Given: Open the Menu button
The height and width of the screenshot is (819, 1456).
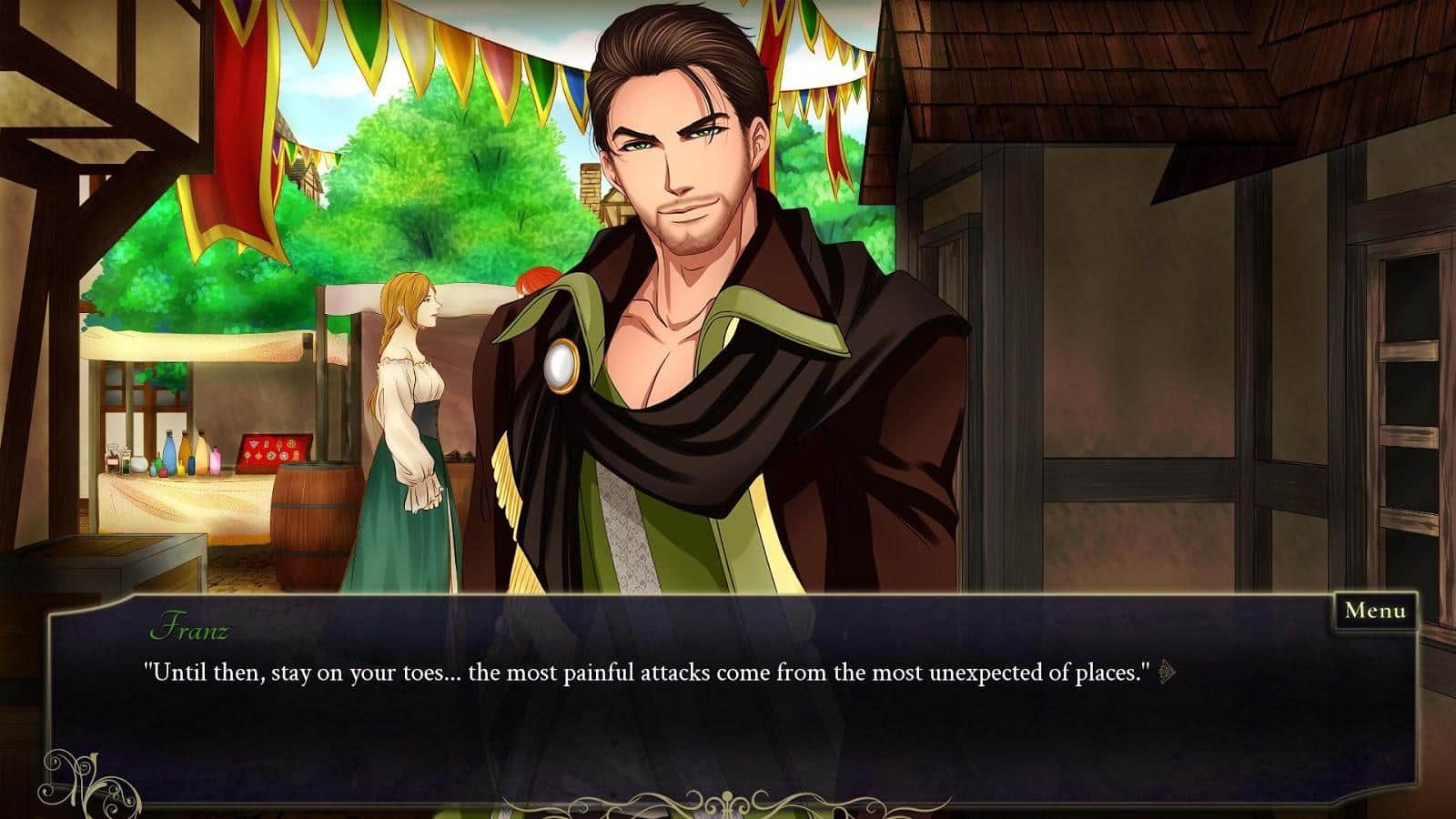Looking at the screenshot, I should pyautogui.click(x=1374, y=611).
